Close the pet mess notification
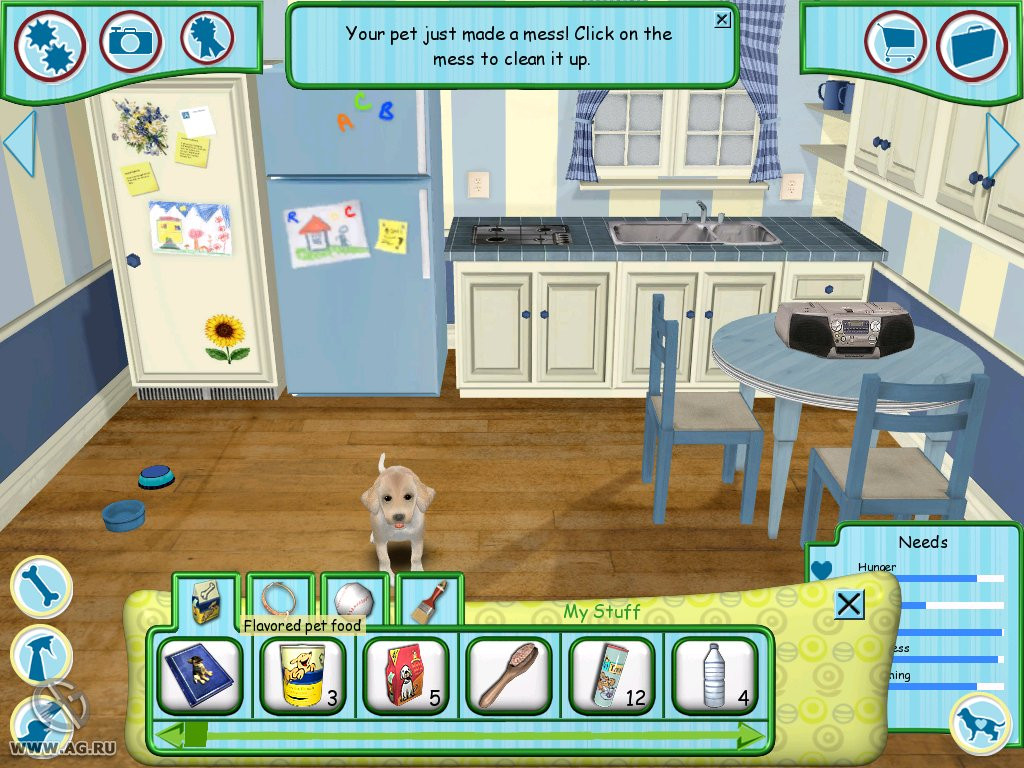The height and width of the screenshot is (768, 1024). (x=723, y=19)
